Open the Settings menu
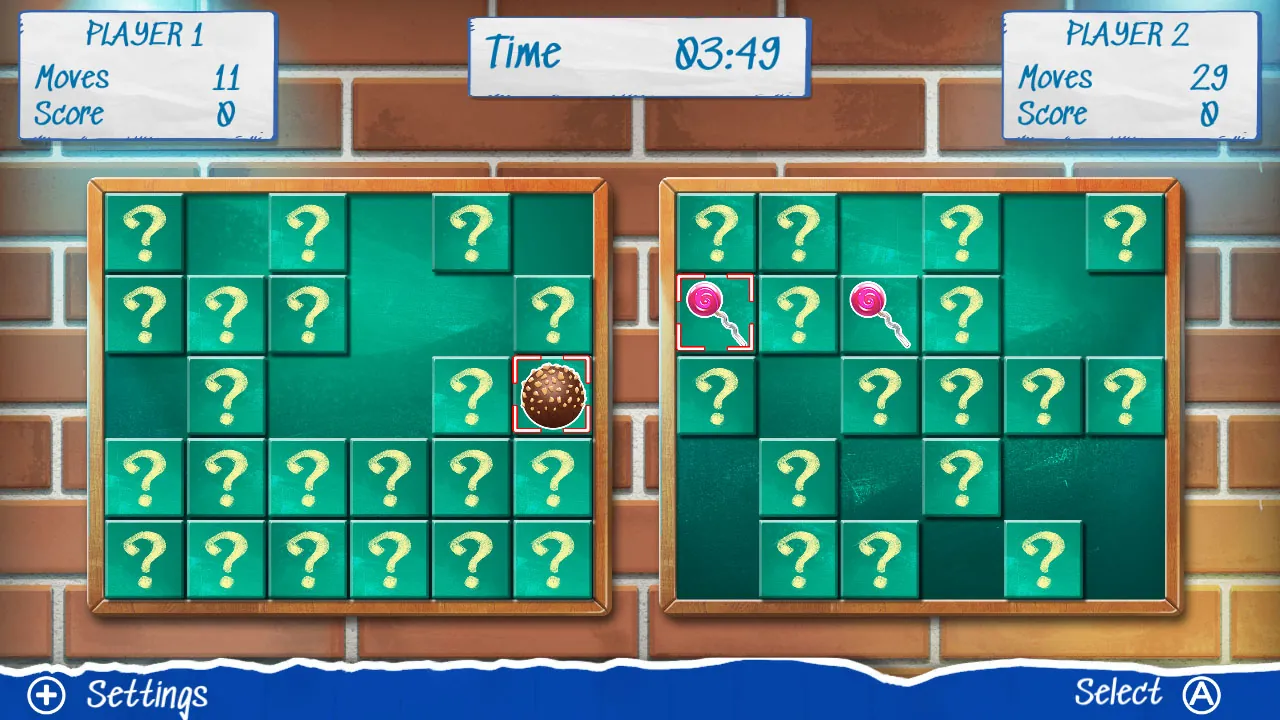Image resolution: width=1280 pixels, height=720 pixels. pyautogui.click(x=146, y=694)
